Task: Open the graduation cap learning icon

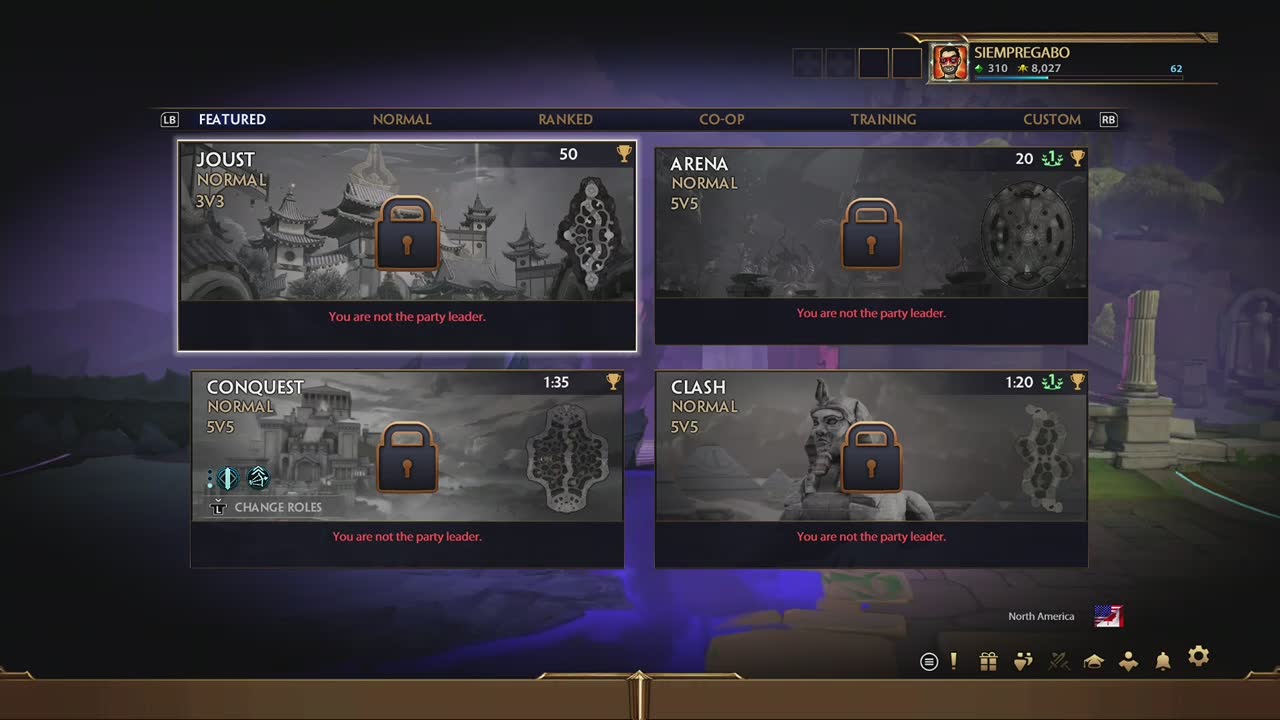Action: (x=1093, y=661)
